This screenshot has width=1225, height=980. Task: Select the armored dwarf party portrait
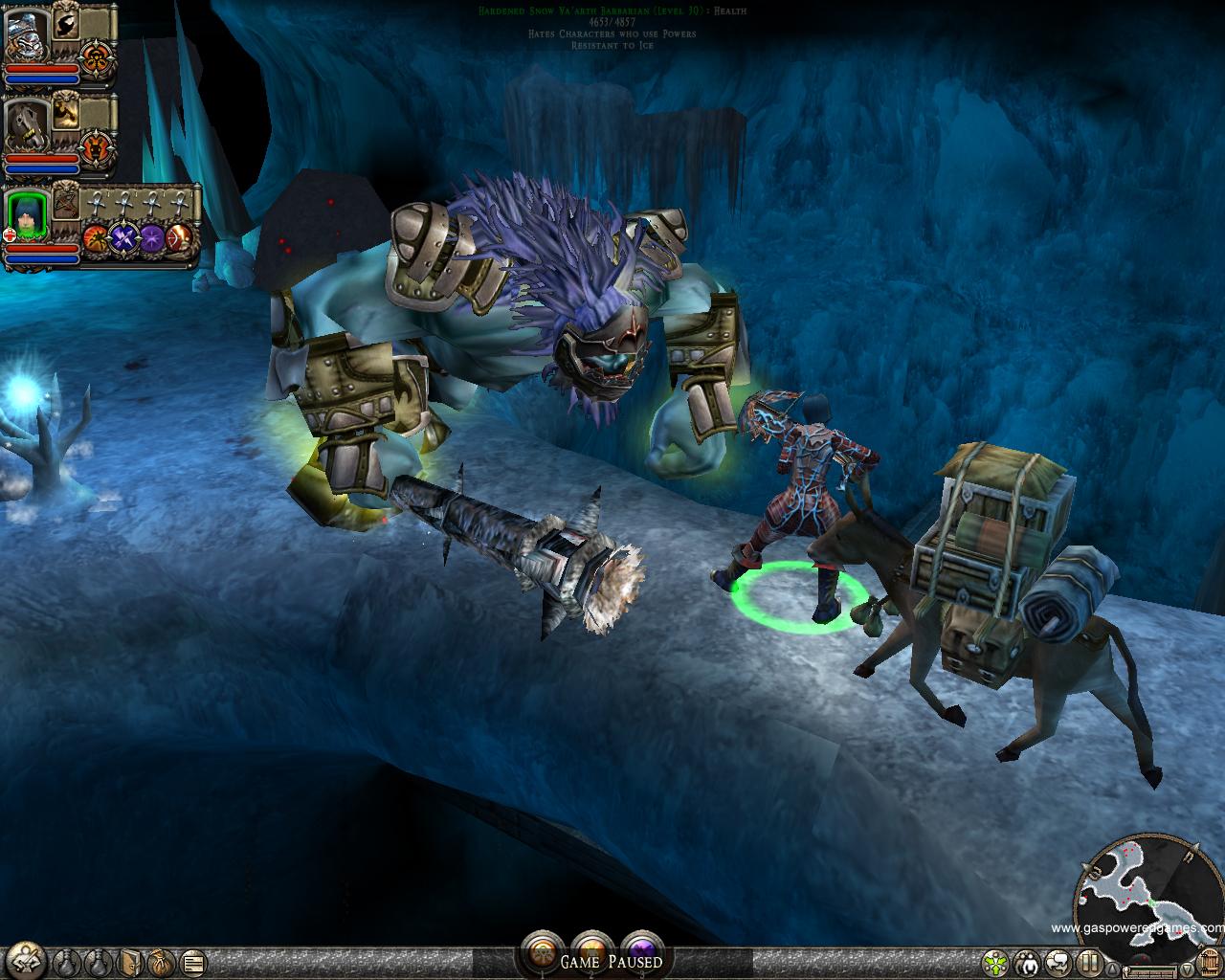pos(26,37)
